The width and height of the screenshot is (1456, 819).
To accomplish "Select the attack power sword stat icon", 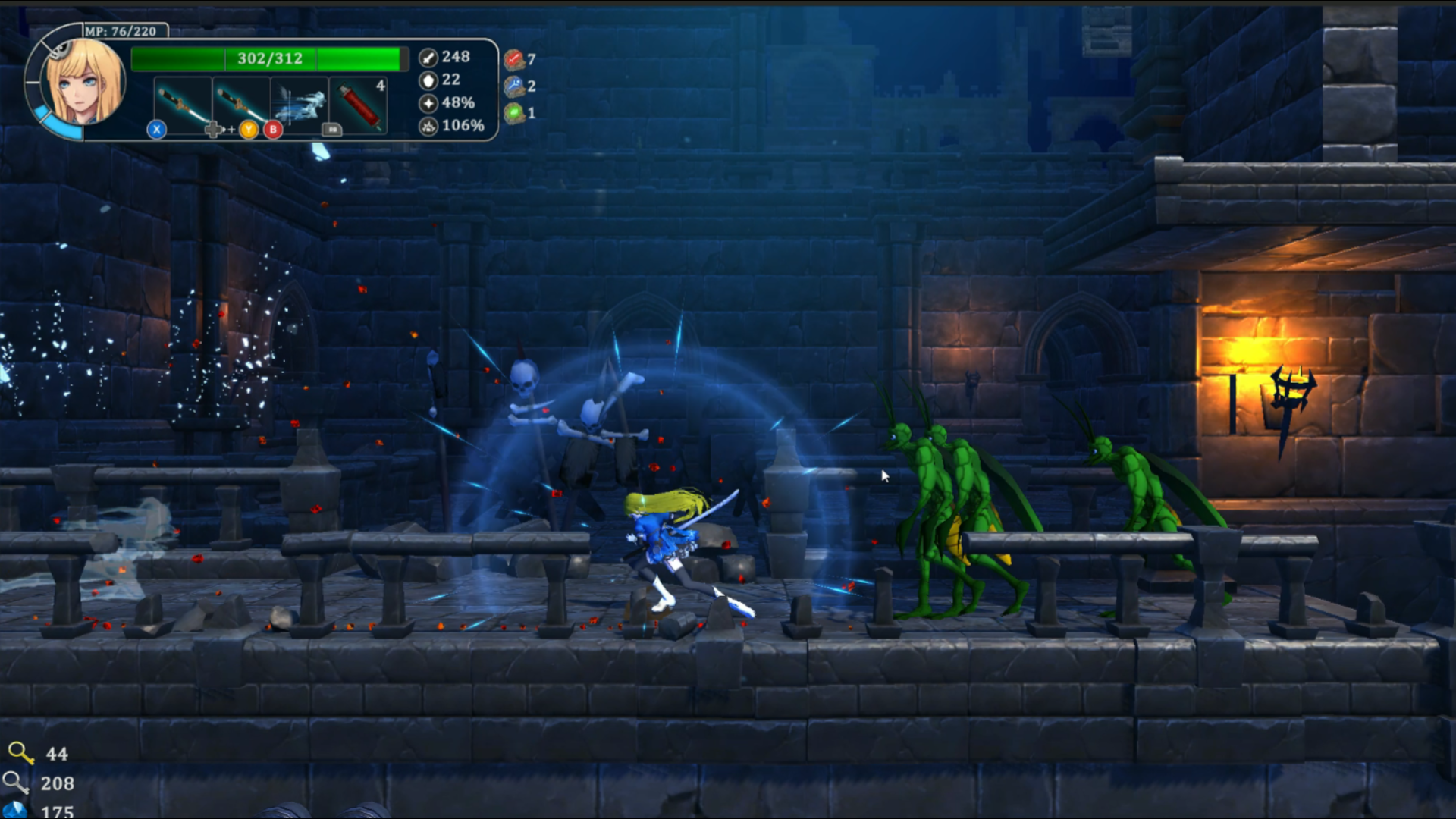I will [430, 57].
